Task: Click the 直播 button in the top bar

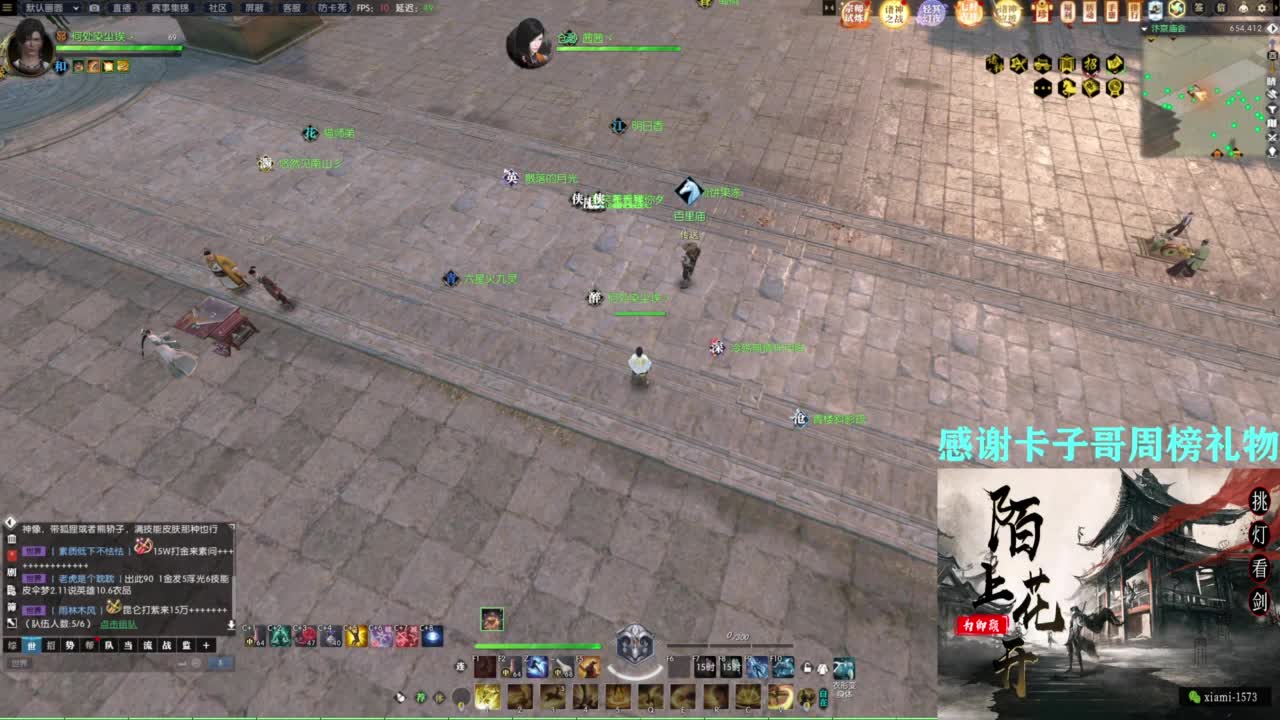Action: (x=123, y=8)
